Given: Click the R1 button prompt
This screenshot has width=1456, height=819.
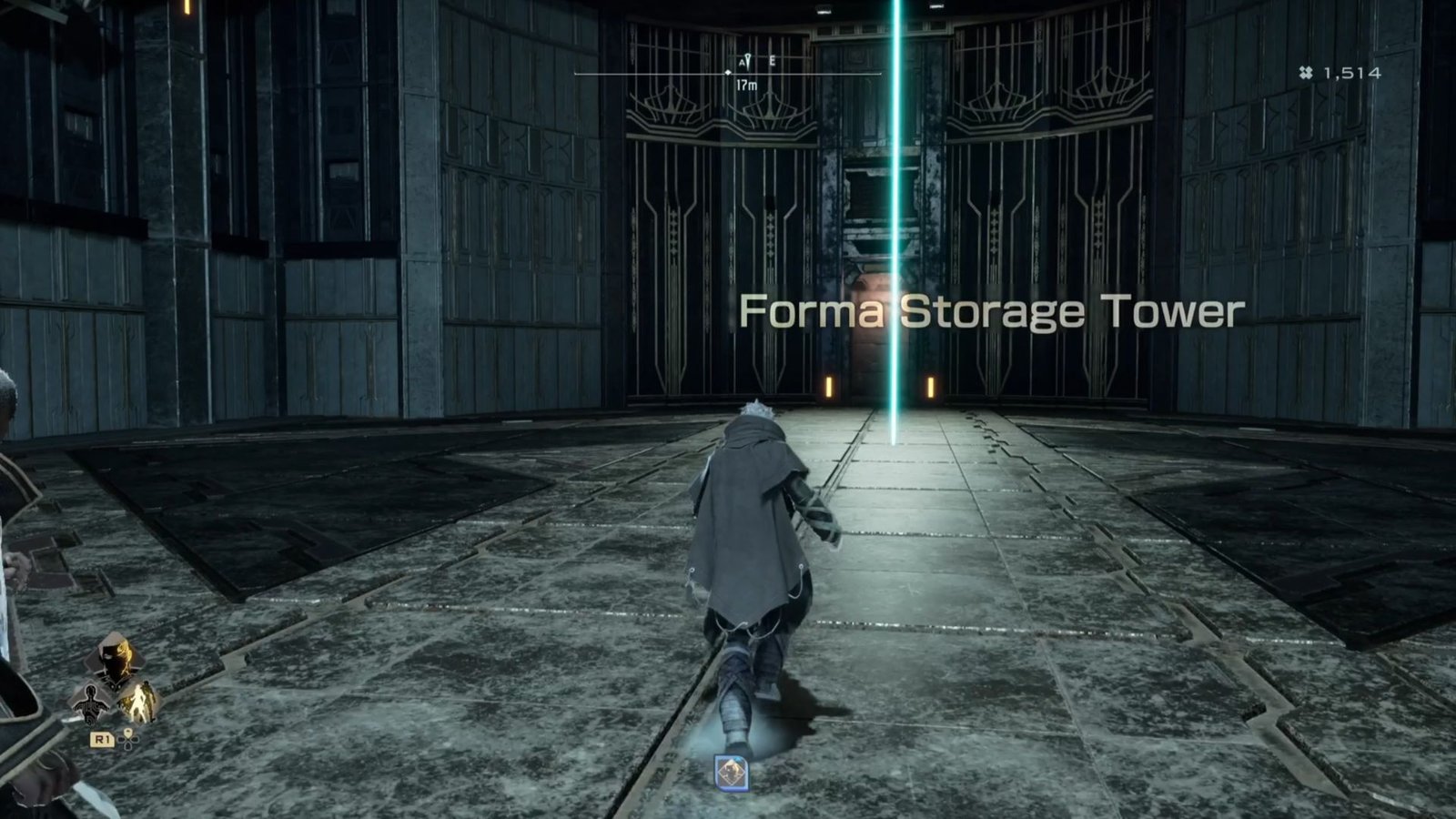Looking at the screenshot, I should [x=103, y=741].
